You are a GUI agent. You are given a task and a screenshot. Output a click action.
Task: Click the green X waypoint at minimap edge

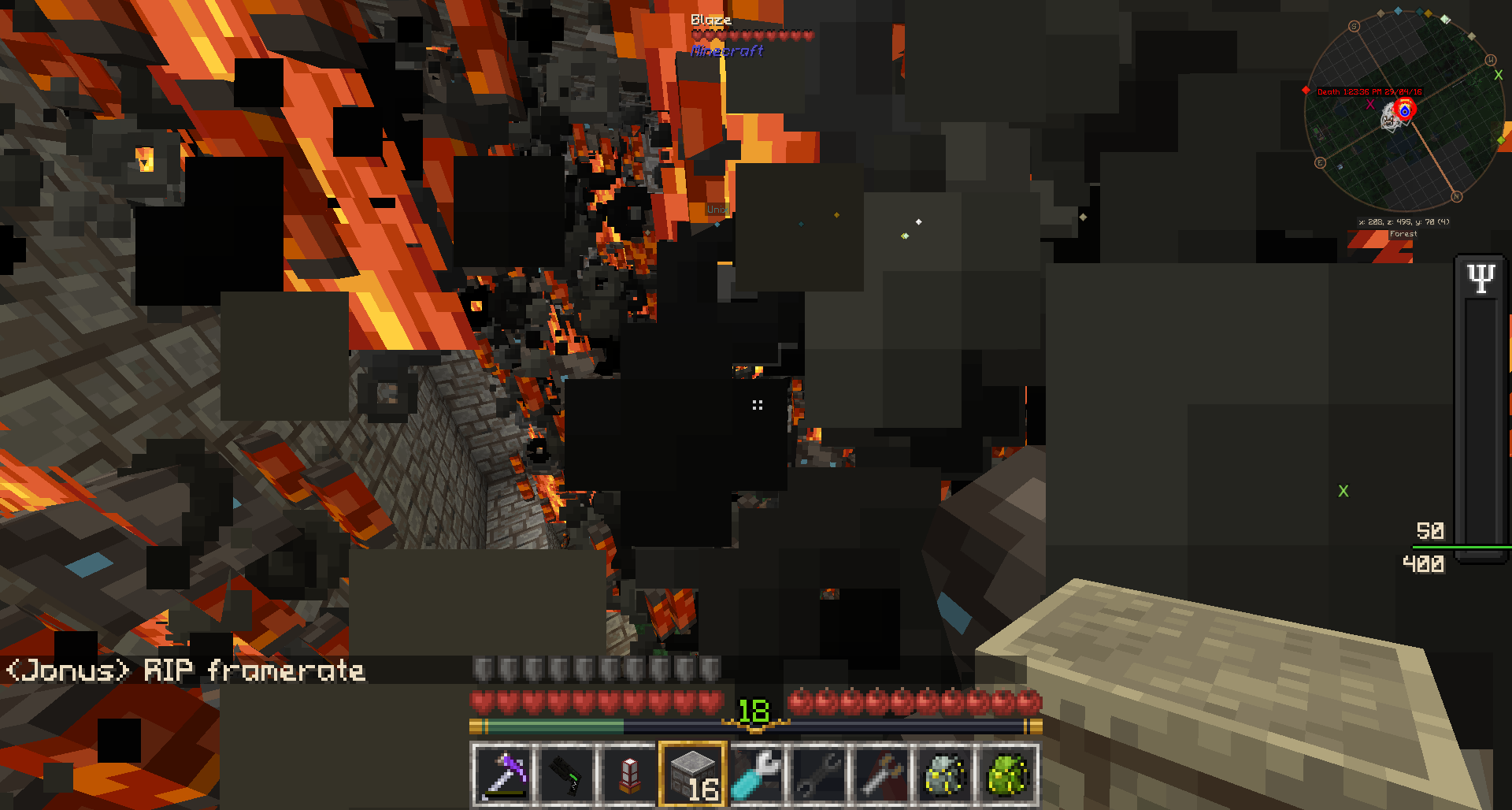click(1498, 76)
